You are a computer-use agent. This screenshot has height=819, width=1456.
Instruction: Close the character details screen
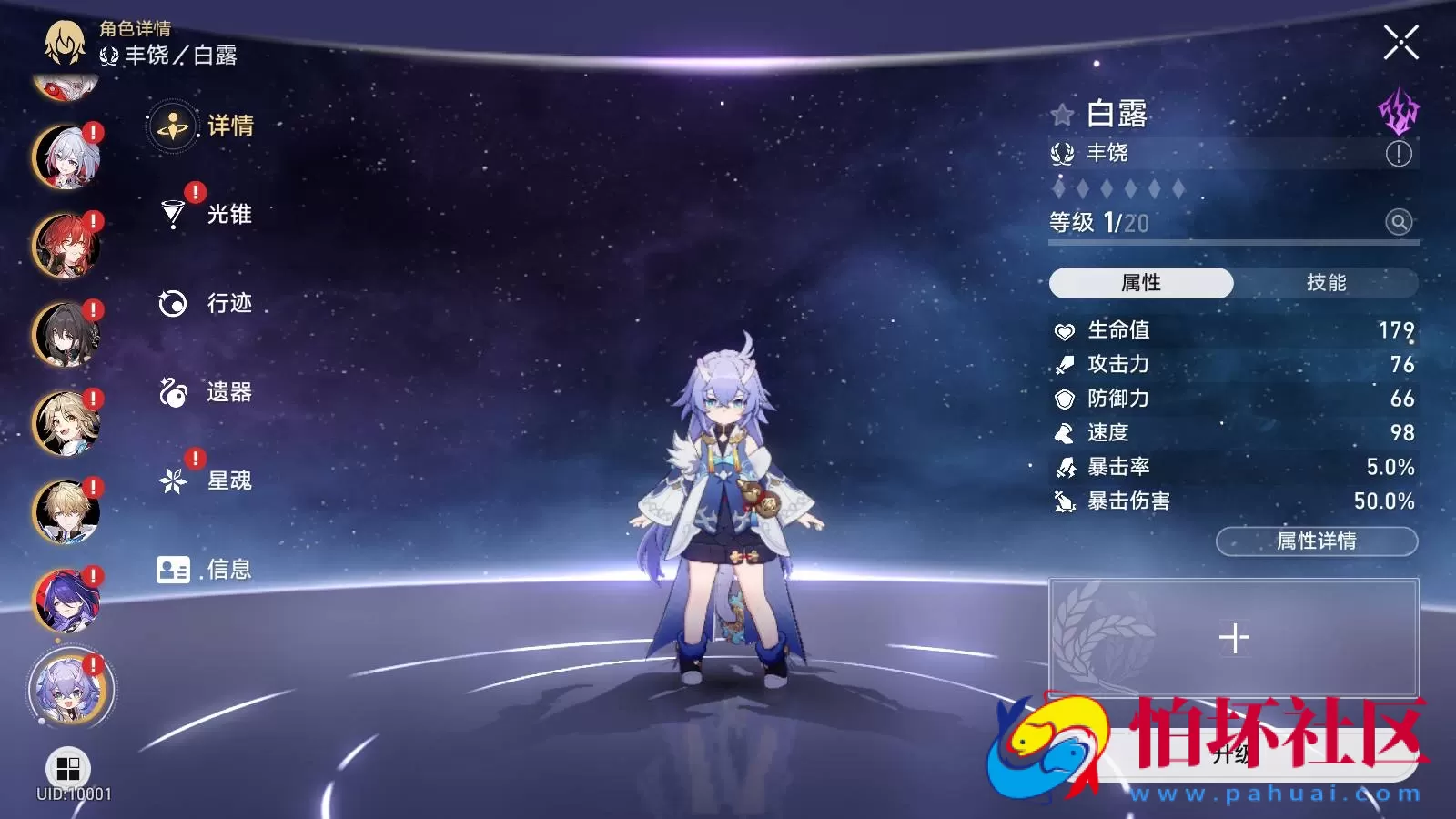coord(1400,42)
